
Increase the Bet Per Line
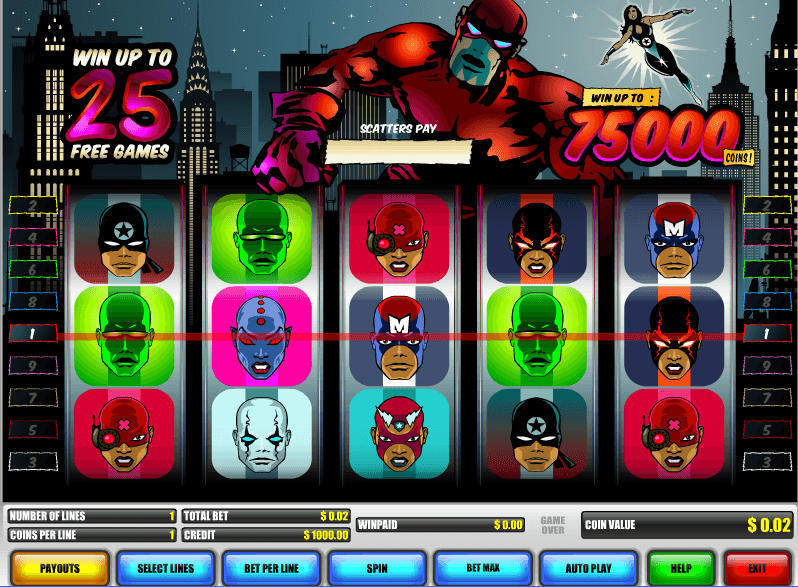click(271, 568)
